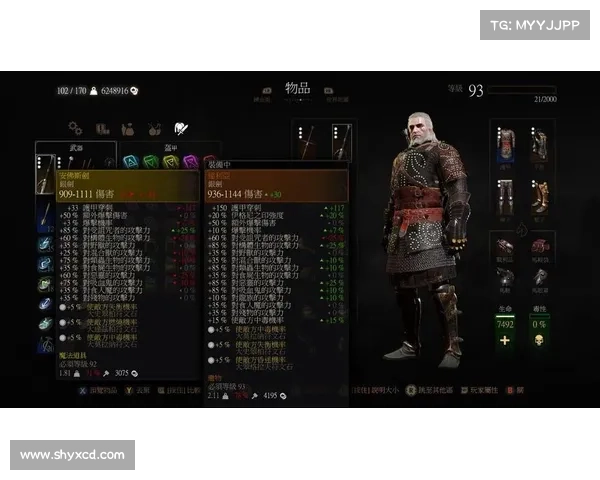
Task: Choose the equipped gauntlets slot
Action: (540, 144)
